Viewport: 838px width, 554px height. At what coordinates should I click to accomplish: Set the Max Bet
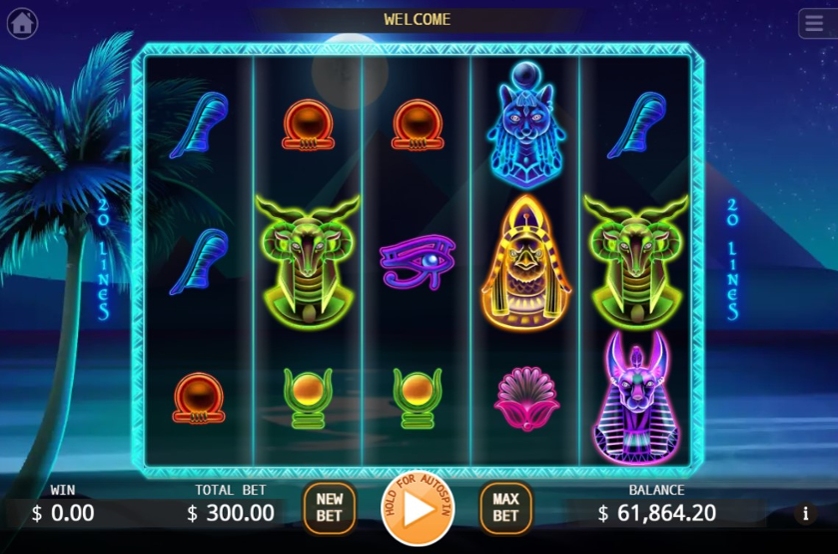(x=506, y=508)
